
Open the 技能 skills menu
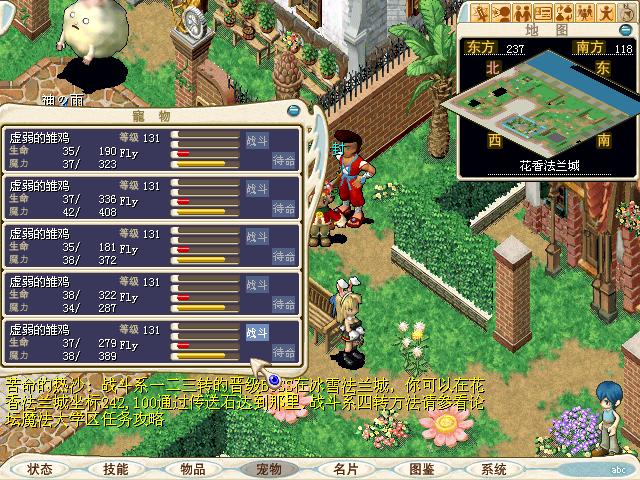coord(116,468)
